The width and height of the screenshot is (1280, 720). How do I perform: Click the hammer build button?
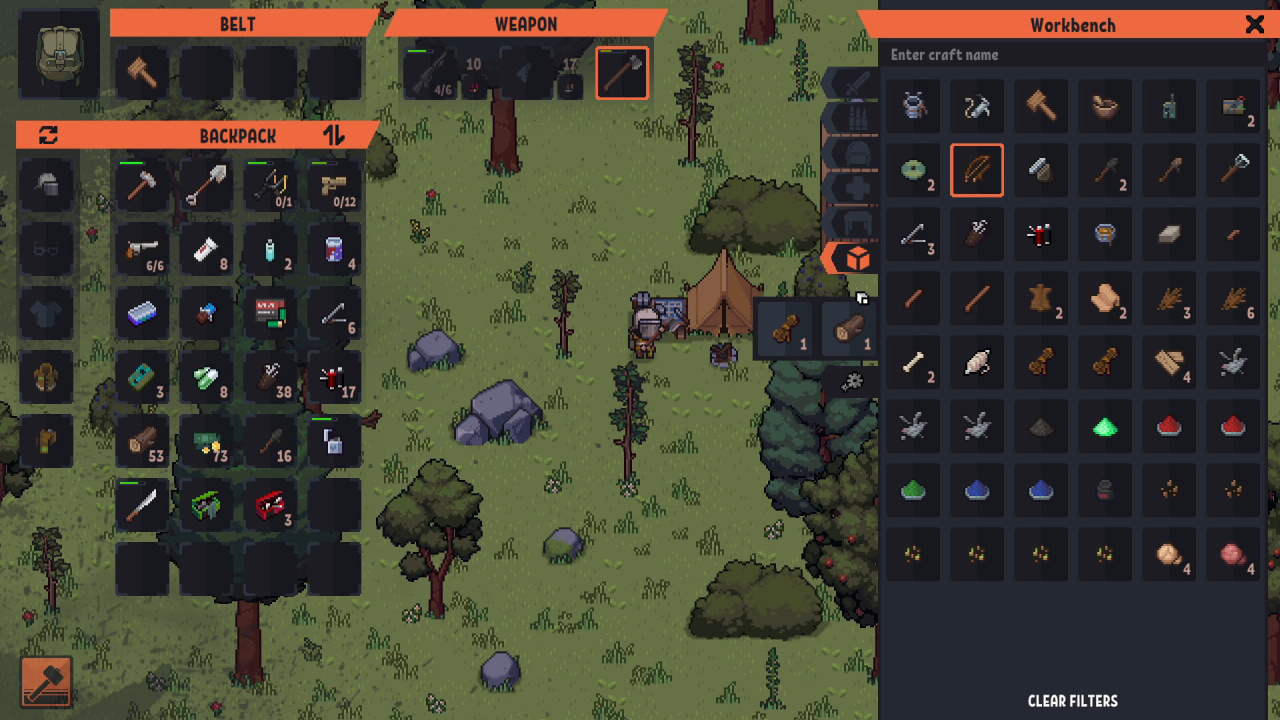pyautogui.click(x=46, y=682)
